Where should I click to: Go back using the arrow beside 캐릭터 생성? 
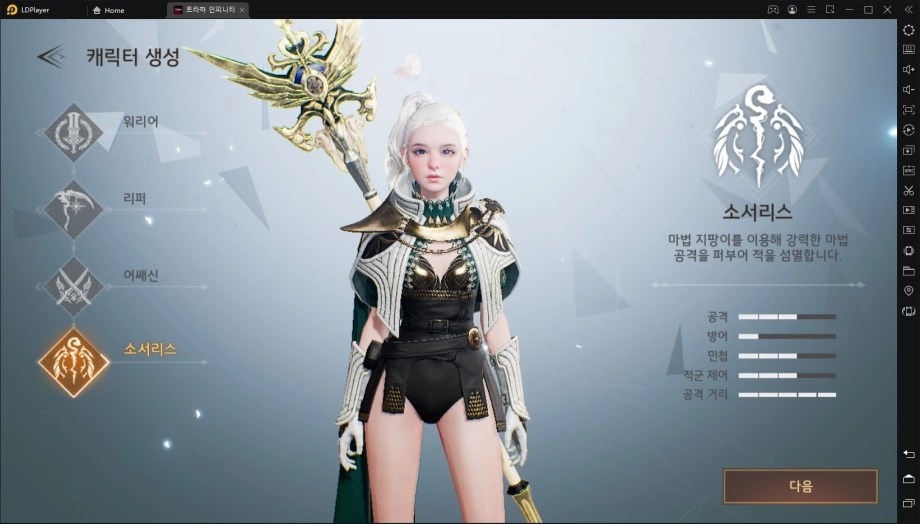(51, 57)
